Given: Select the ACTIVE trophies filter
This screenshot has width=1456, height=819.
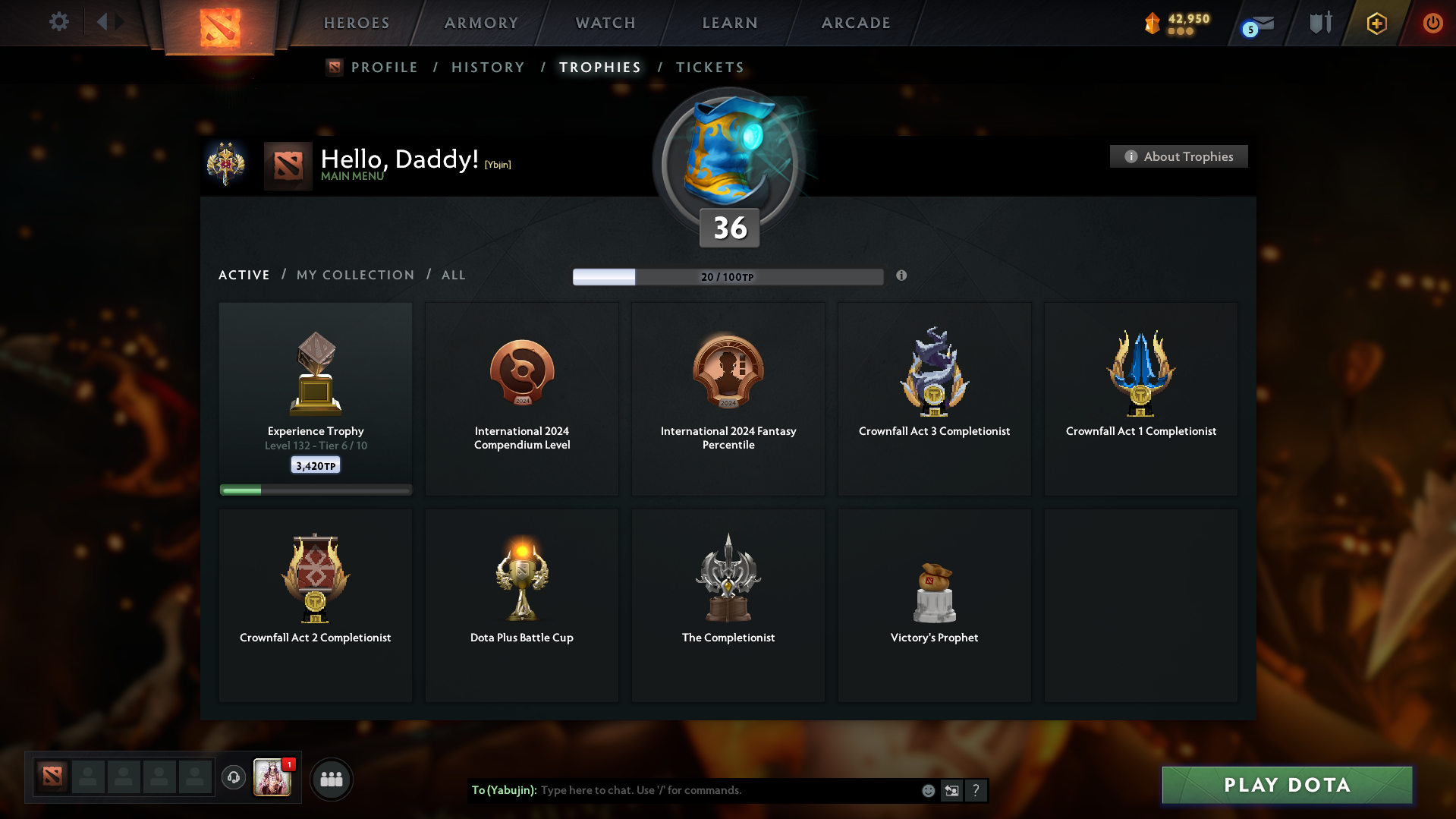Looking at the screenshot, I should (244, 275).
